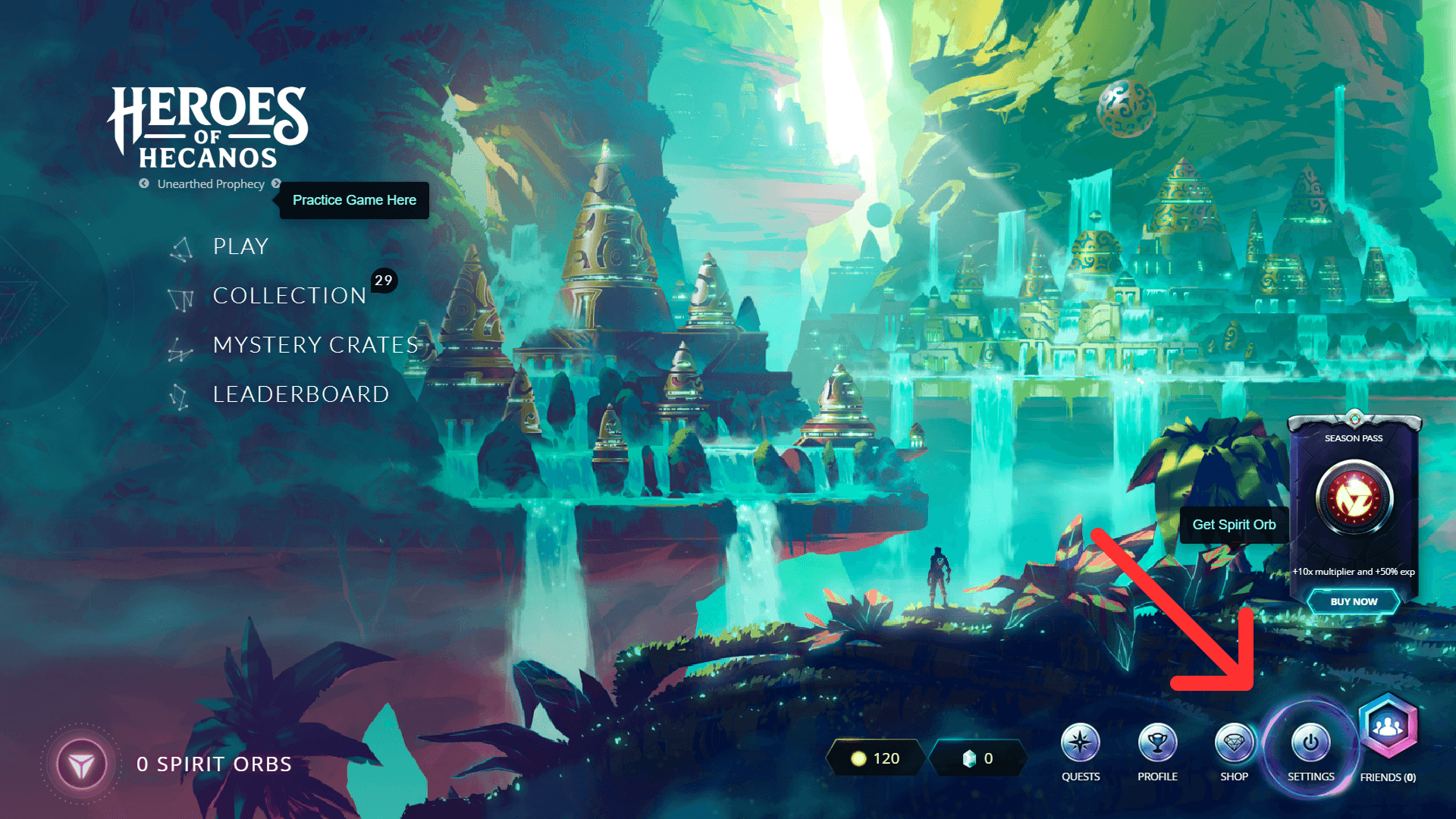This screenshot has width=1456, height=819.
Task: Open Settings power icon
Action: pos(1310,743)
